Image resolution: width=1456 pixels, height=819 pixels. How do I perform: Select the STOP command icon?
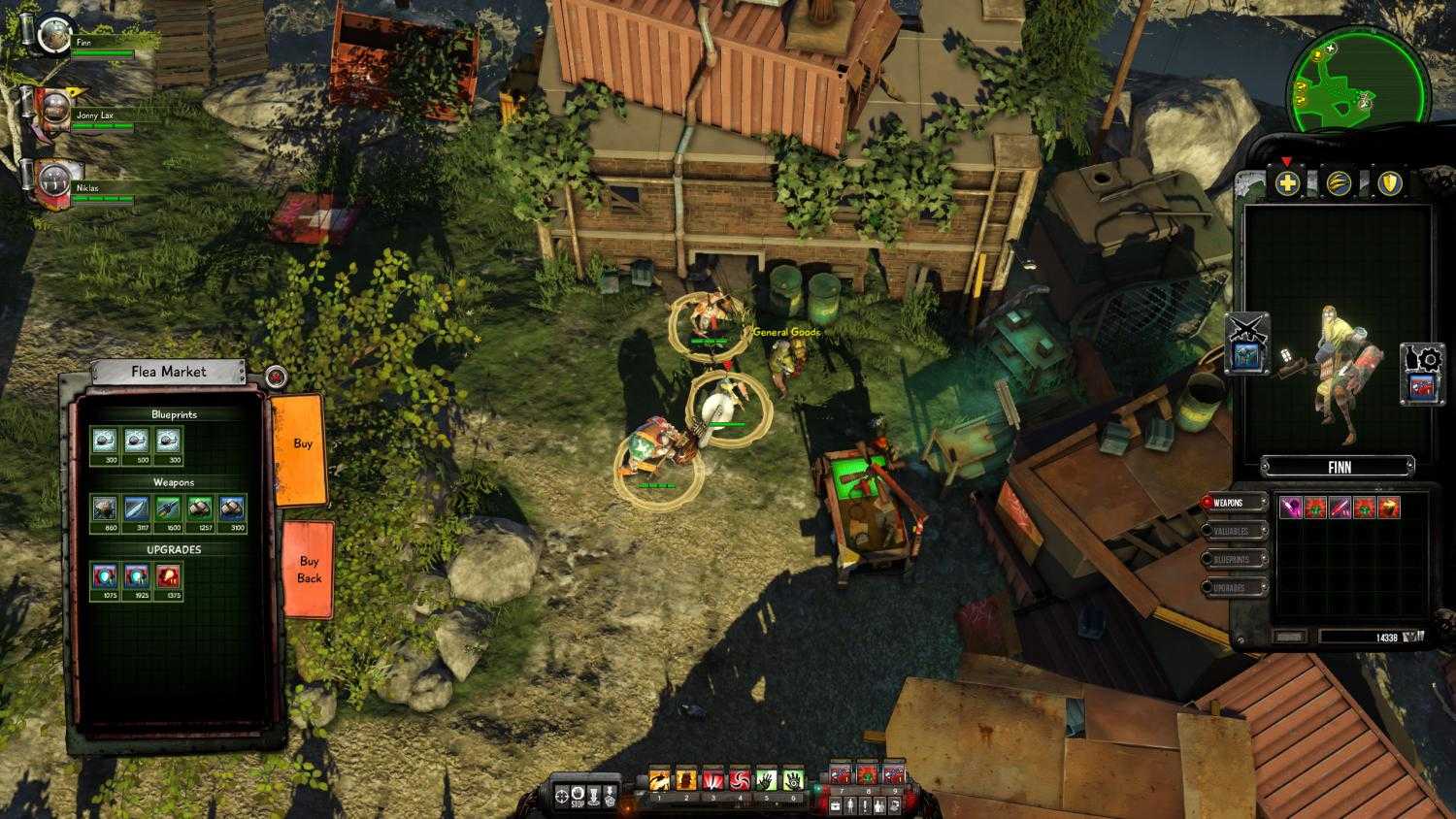[578, 794]
